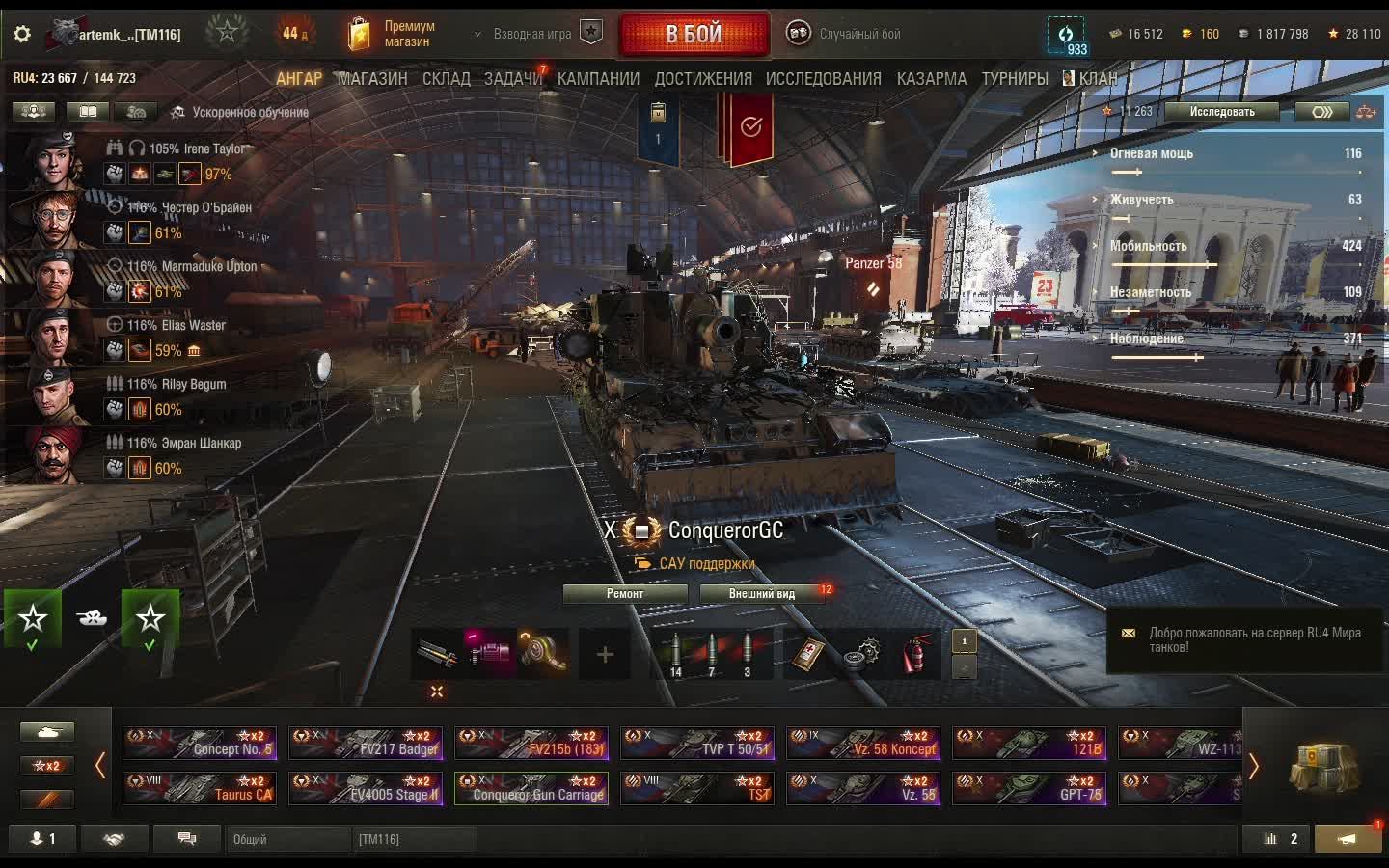Select the fire extinguisher consumable slot

(x=913, y=655)
